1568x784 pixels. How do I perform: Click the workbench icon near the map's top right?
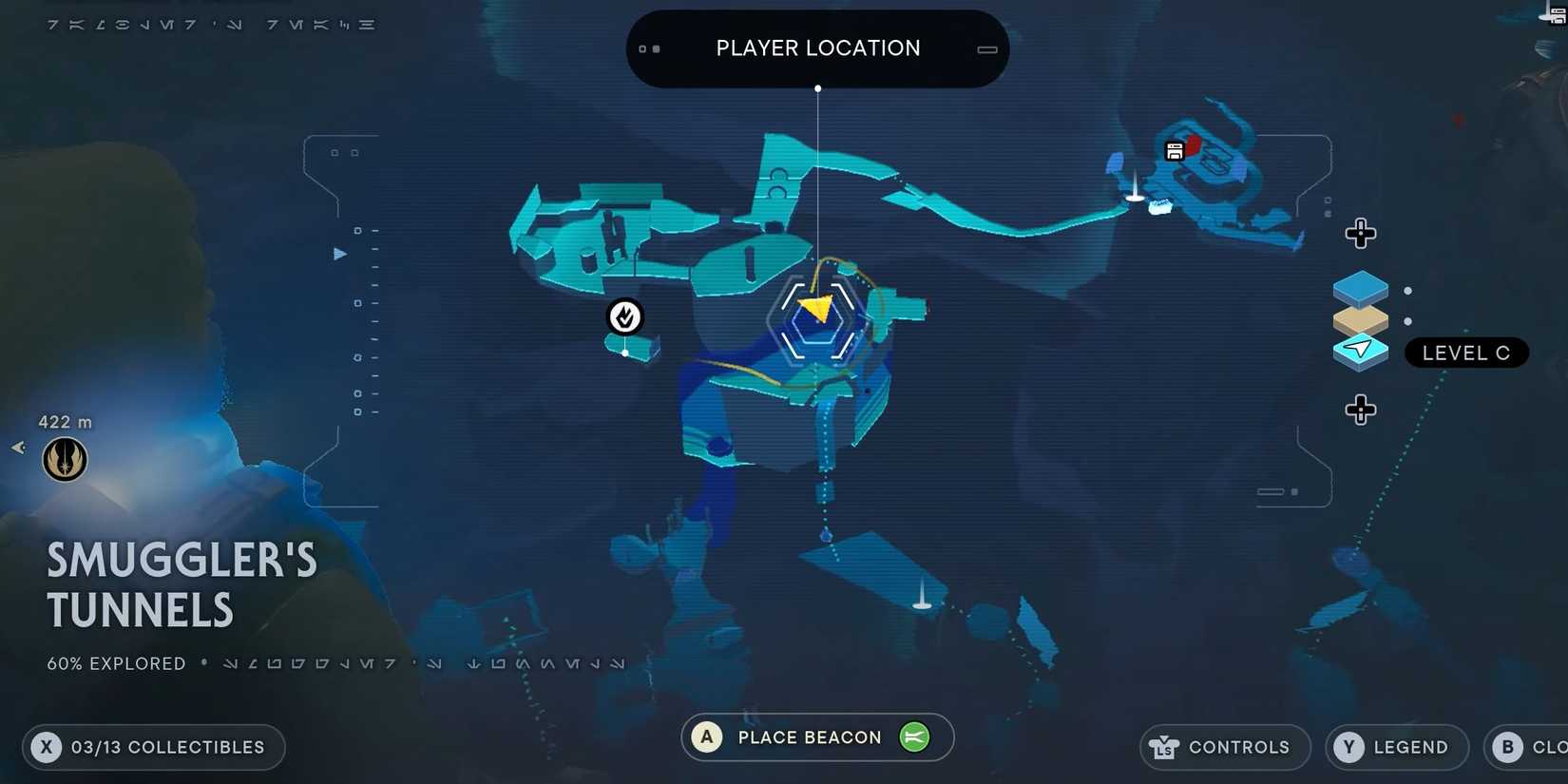(x=1175, y=150)
